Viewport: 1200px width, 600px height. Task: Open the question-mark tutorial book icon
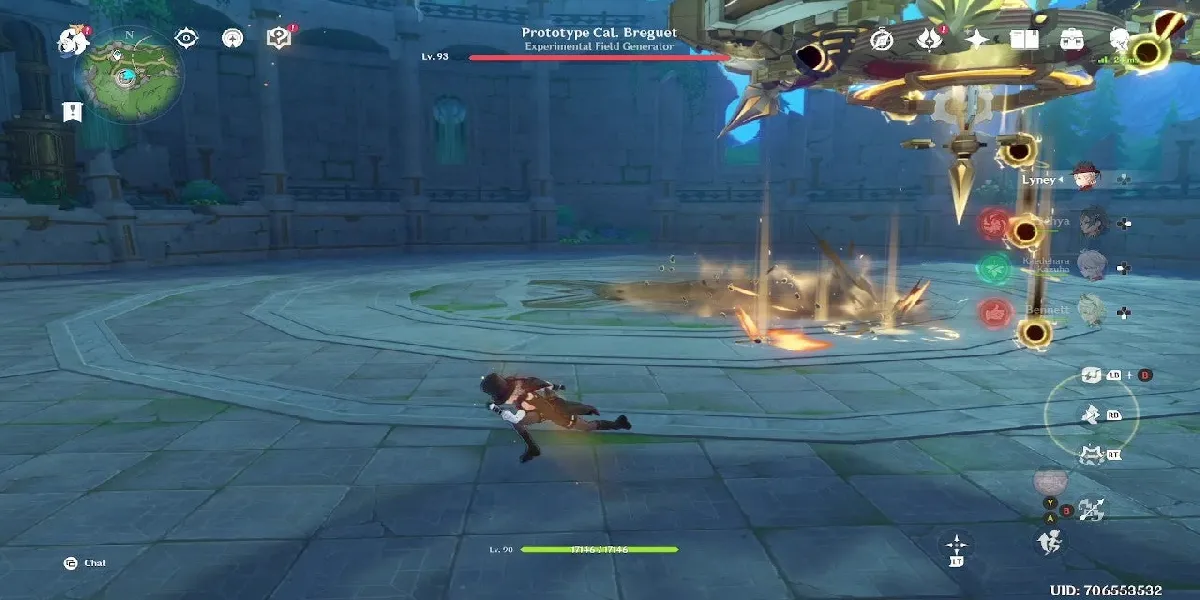278,38
